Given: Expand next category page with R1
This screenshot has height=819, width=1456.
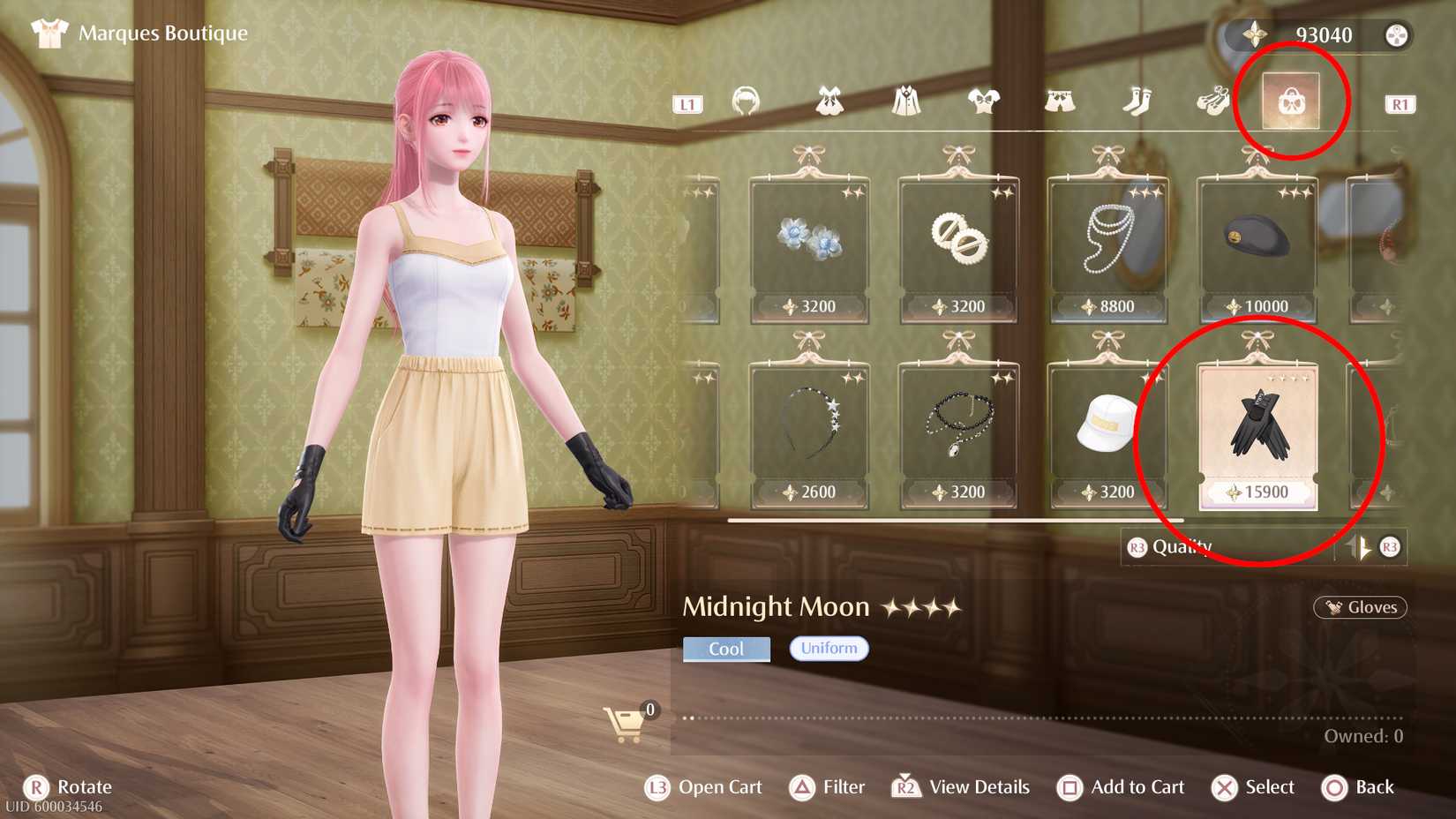Looking at the screenshot, I should [x=1401, y=105].
